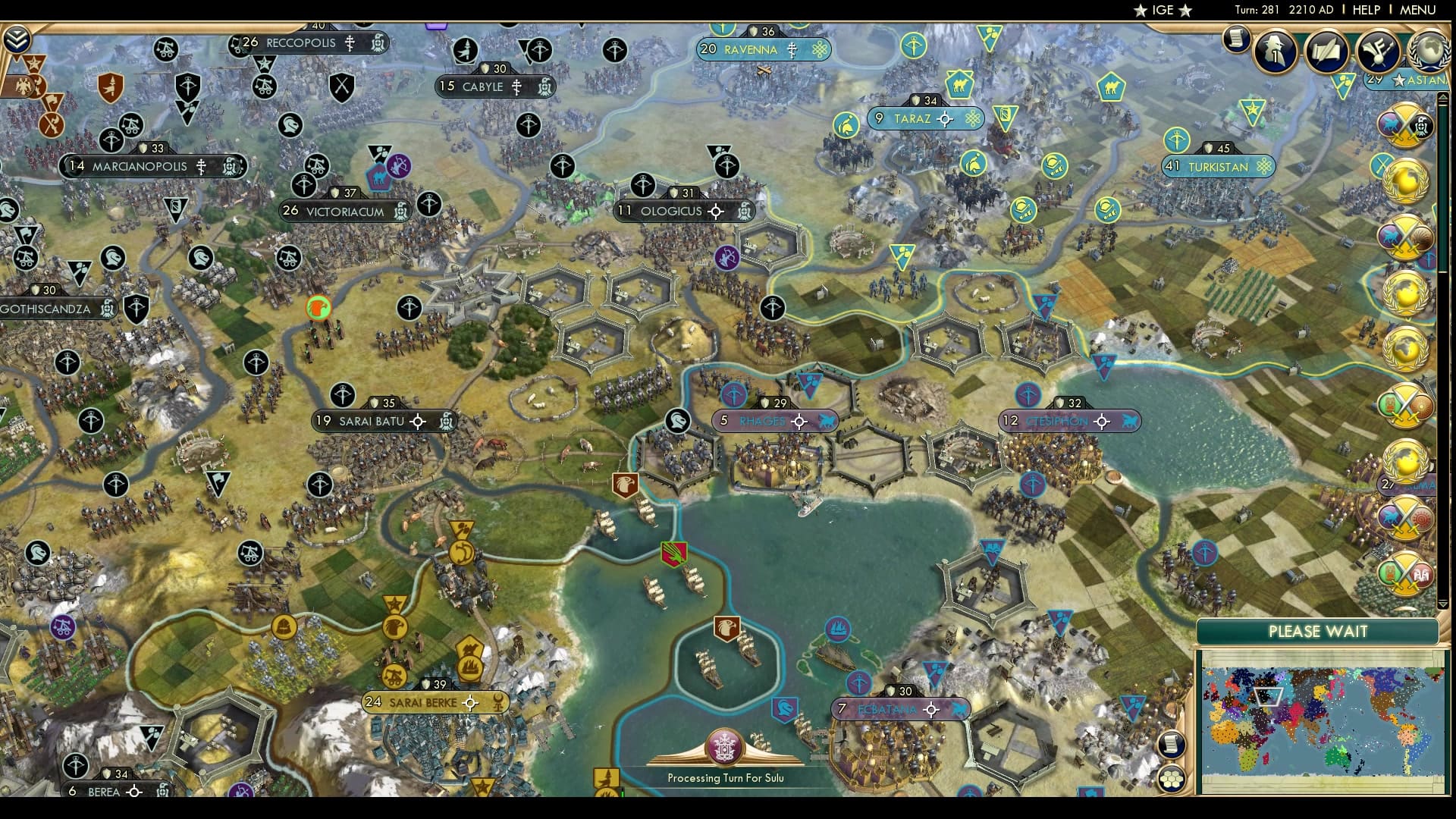Open the Social Policies screen showing 1 available
Image resolution: width=1456 pixels, height=819 pixels.
[1274, 52]
